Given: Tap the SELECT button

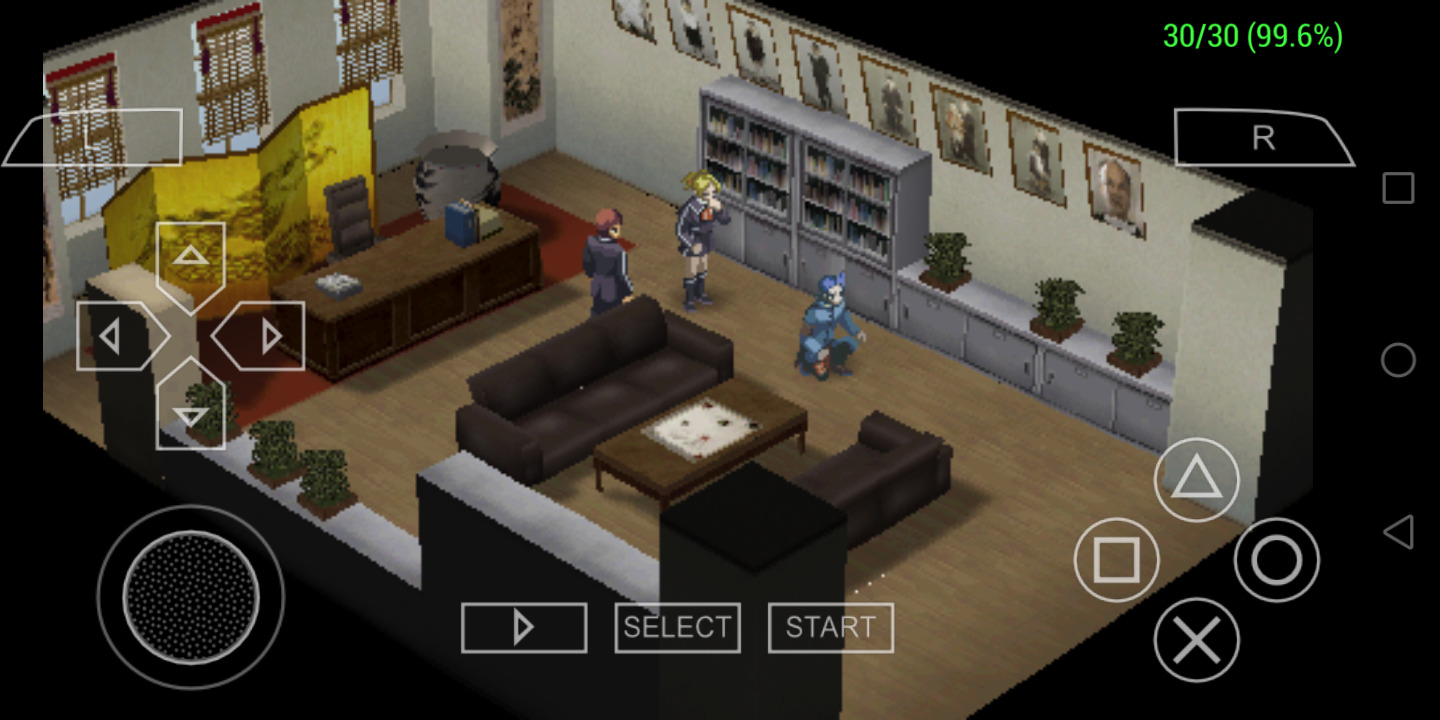Looking at the screenshot, I should tap(677, 628).
